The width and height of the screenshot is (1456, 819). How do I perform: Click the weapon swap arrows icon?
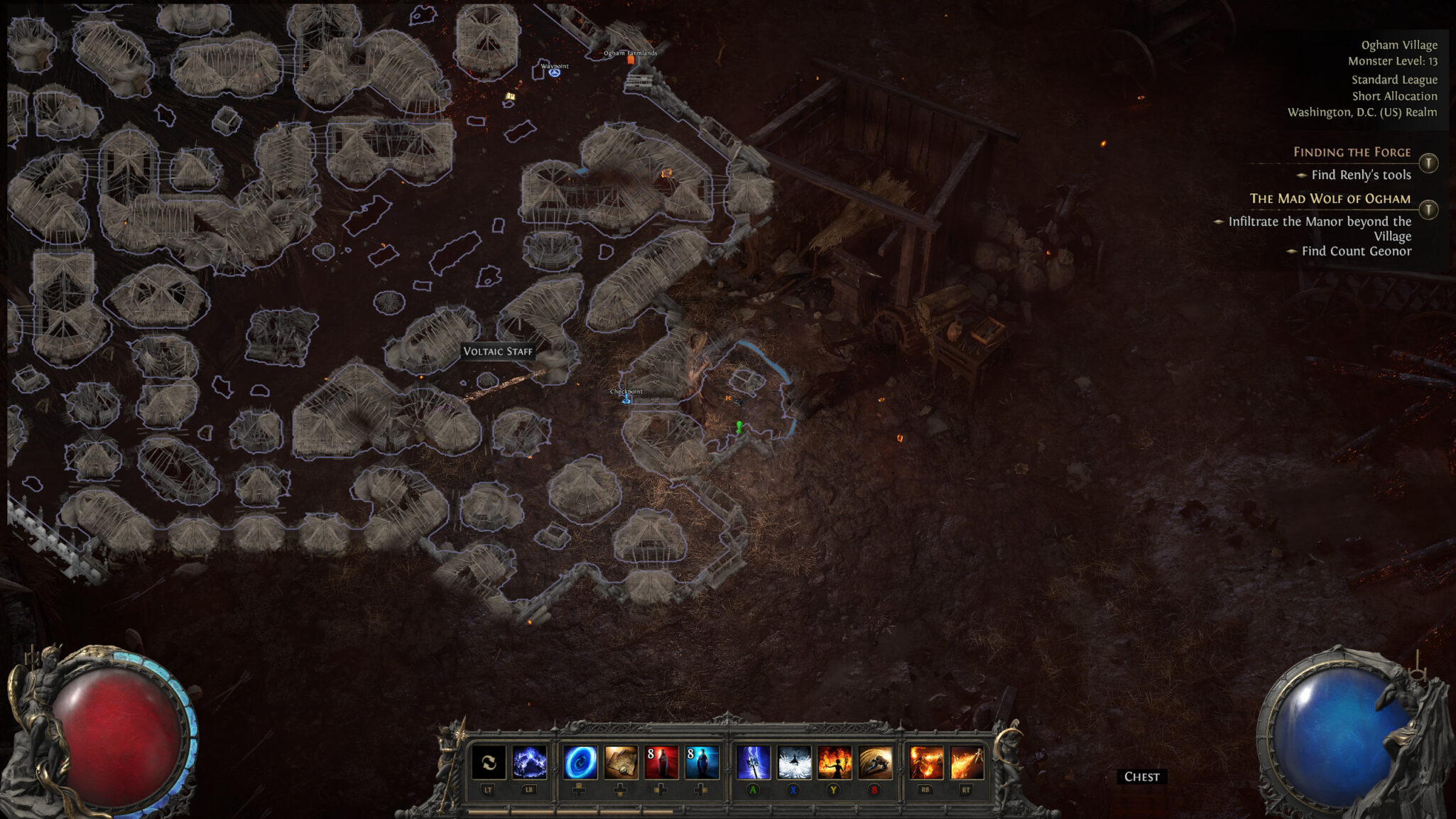pyautogui.click(x=489, y=762)
